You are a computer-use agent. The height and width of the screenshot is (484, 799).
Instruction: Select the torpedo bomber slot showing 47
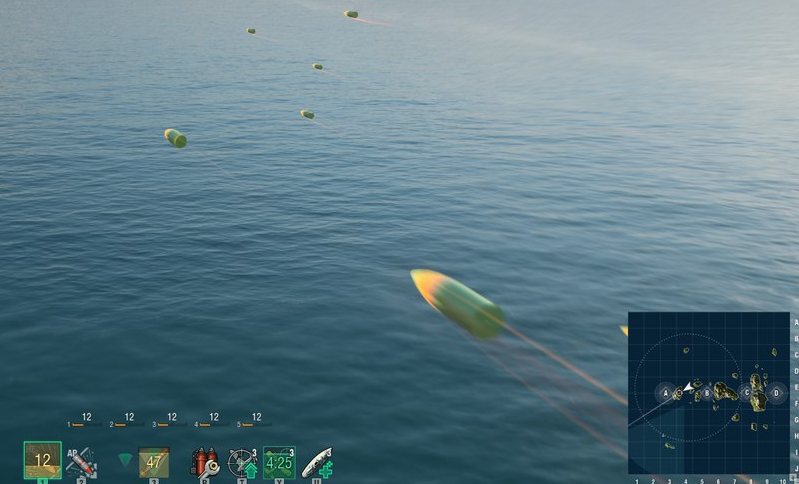[154, 462]
